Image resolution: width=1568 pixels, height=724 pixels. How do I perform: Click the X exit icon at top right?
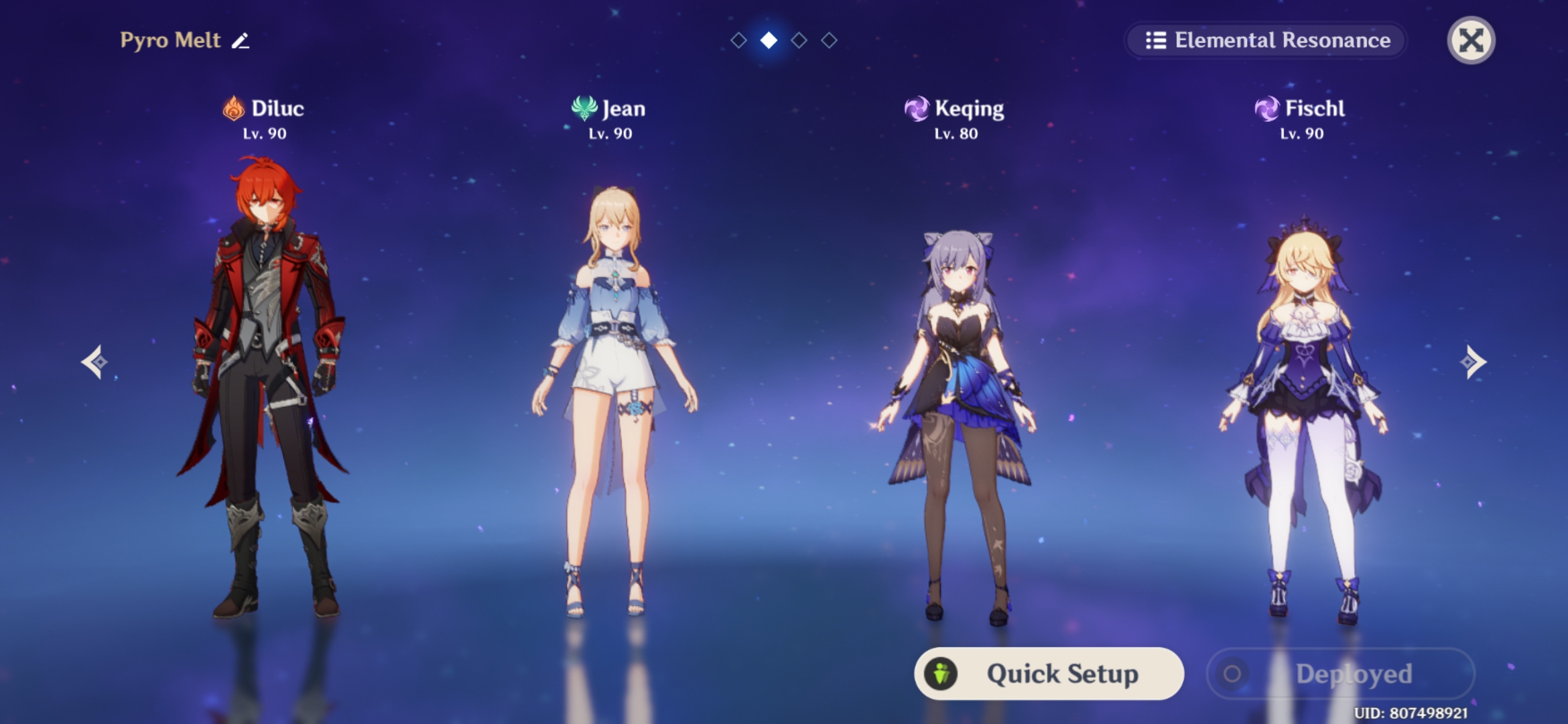(x=1472, y=41)
